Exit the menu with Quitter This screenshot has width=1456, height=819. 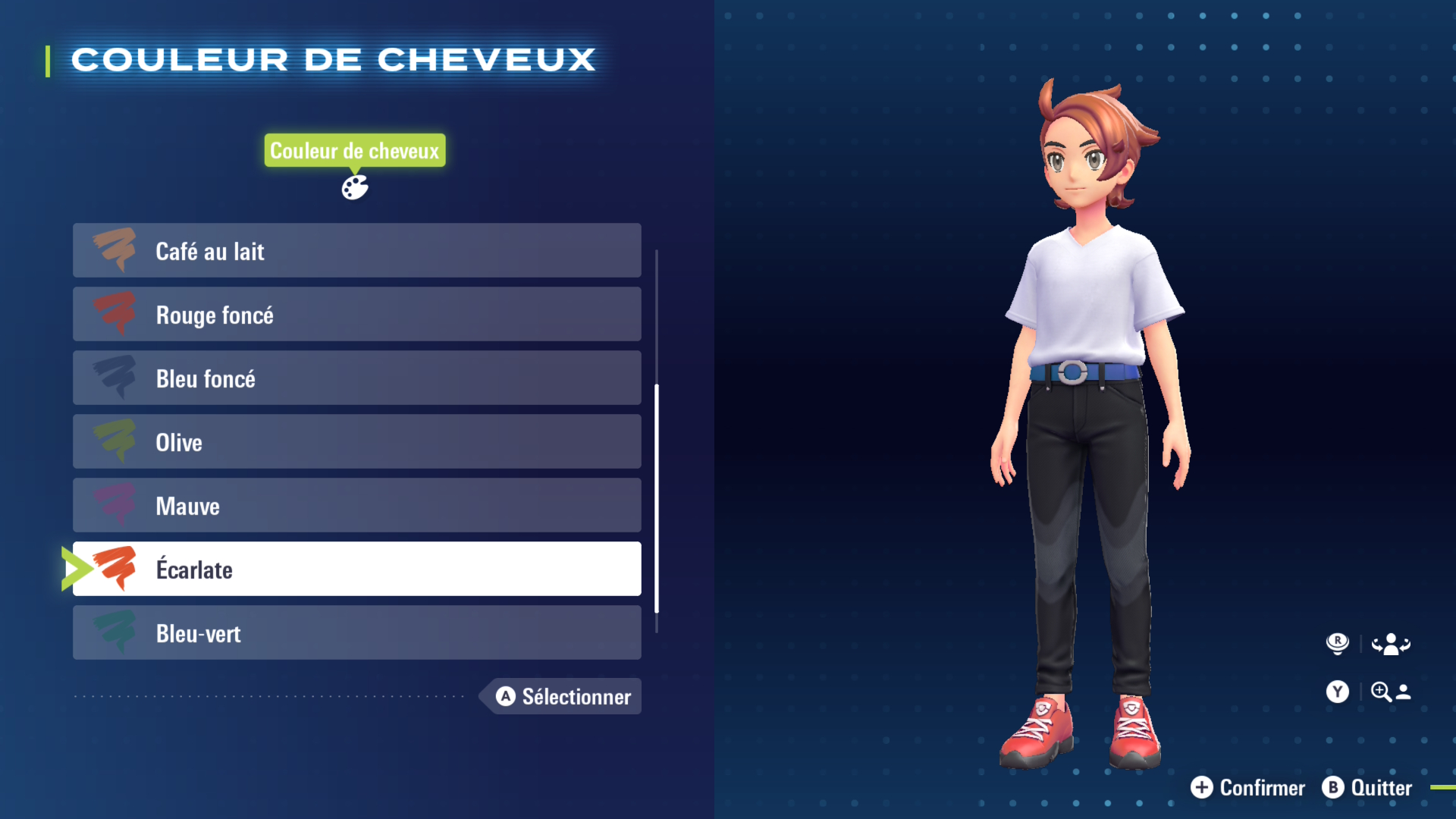pyautogui.click(x=1367, y=788)
